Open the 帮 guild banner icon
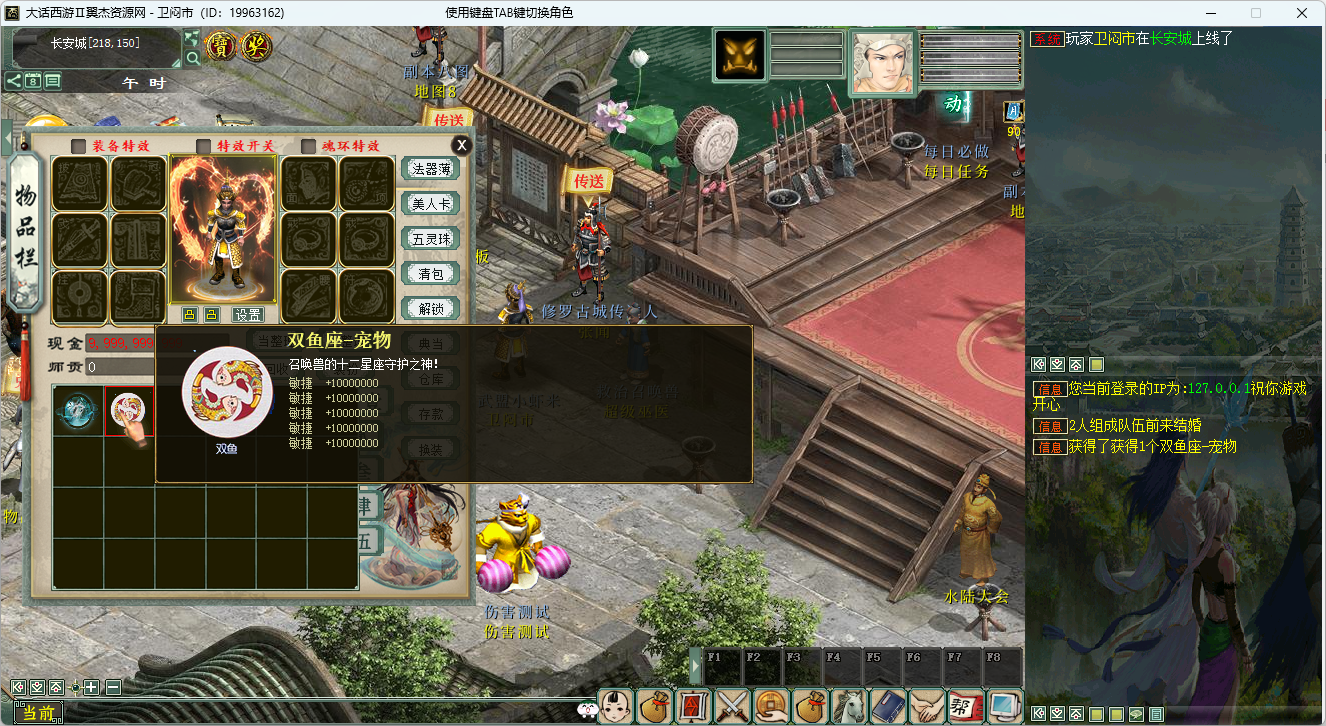1326x726 pixels. (x=965, y=706)
